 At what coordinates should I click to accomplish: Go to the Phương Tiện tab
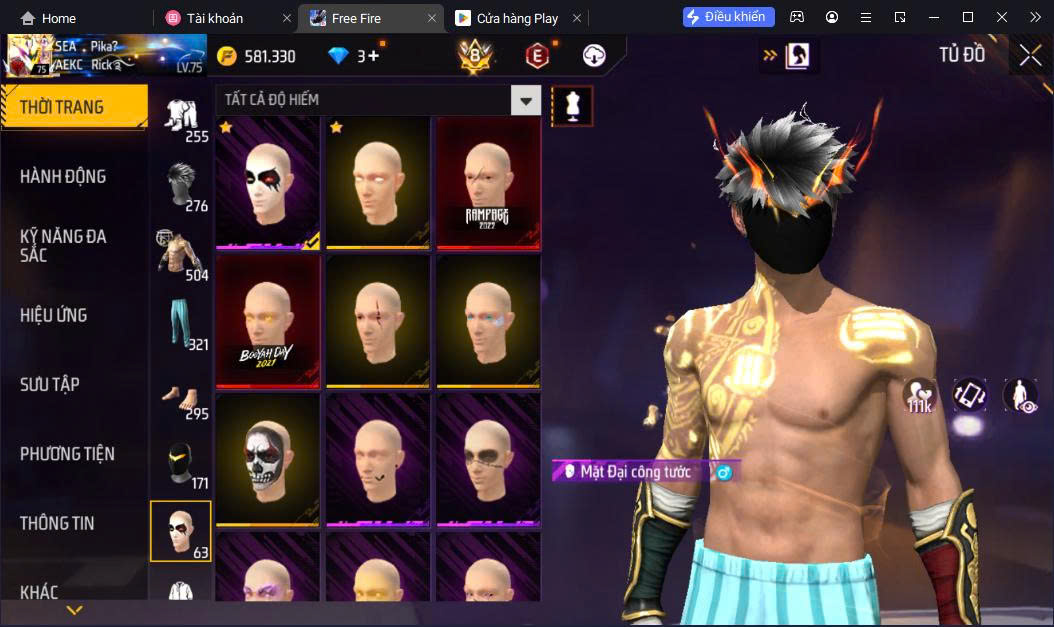[x=67, y=454]
